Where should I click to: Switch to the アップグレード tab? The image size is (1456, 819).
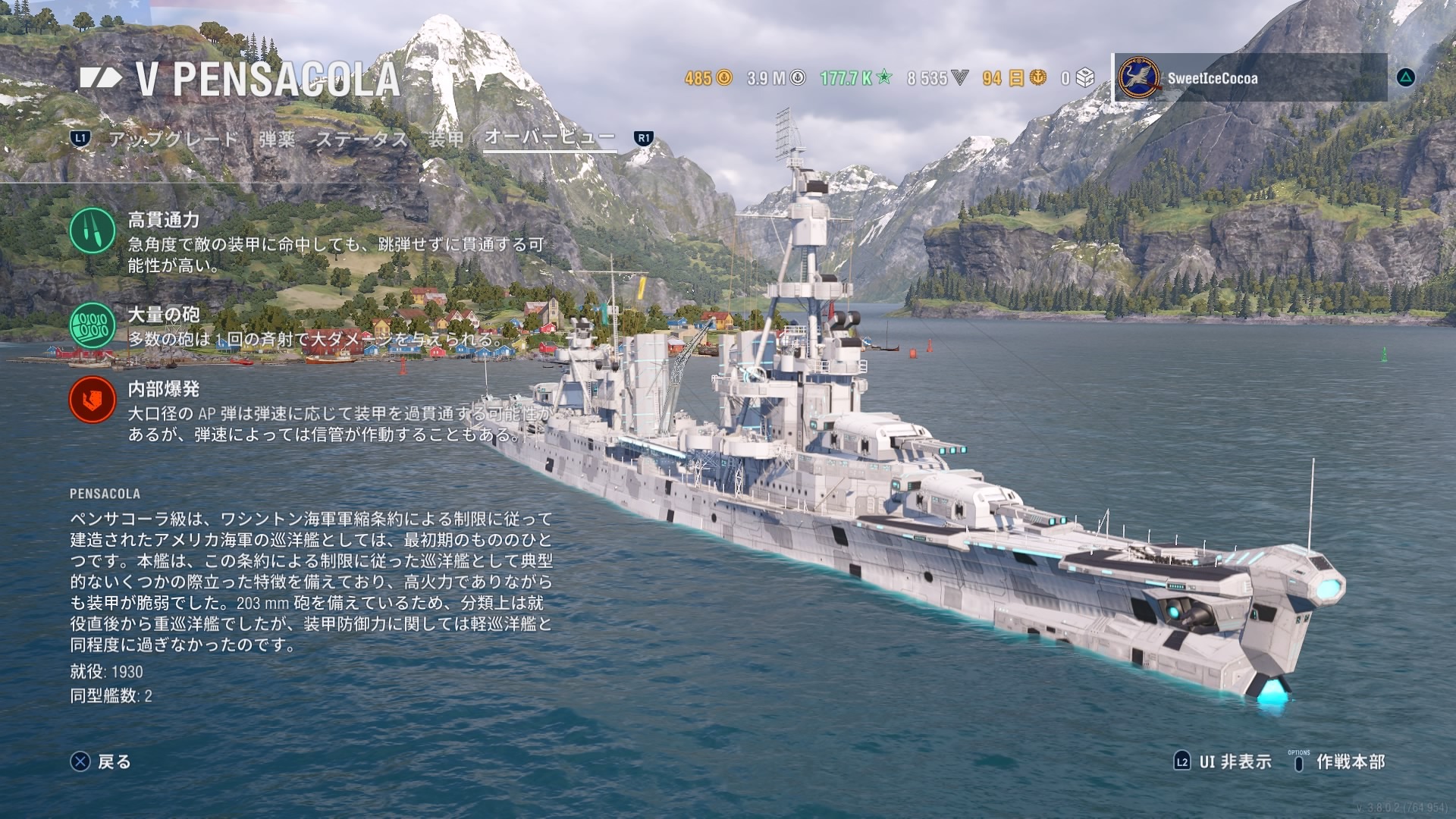[173, 139]
